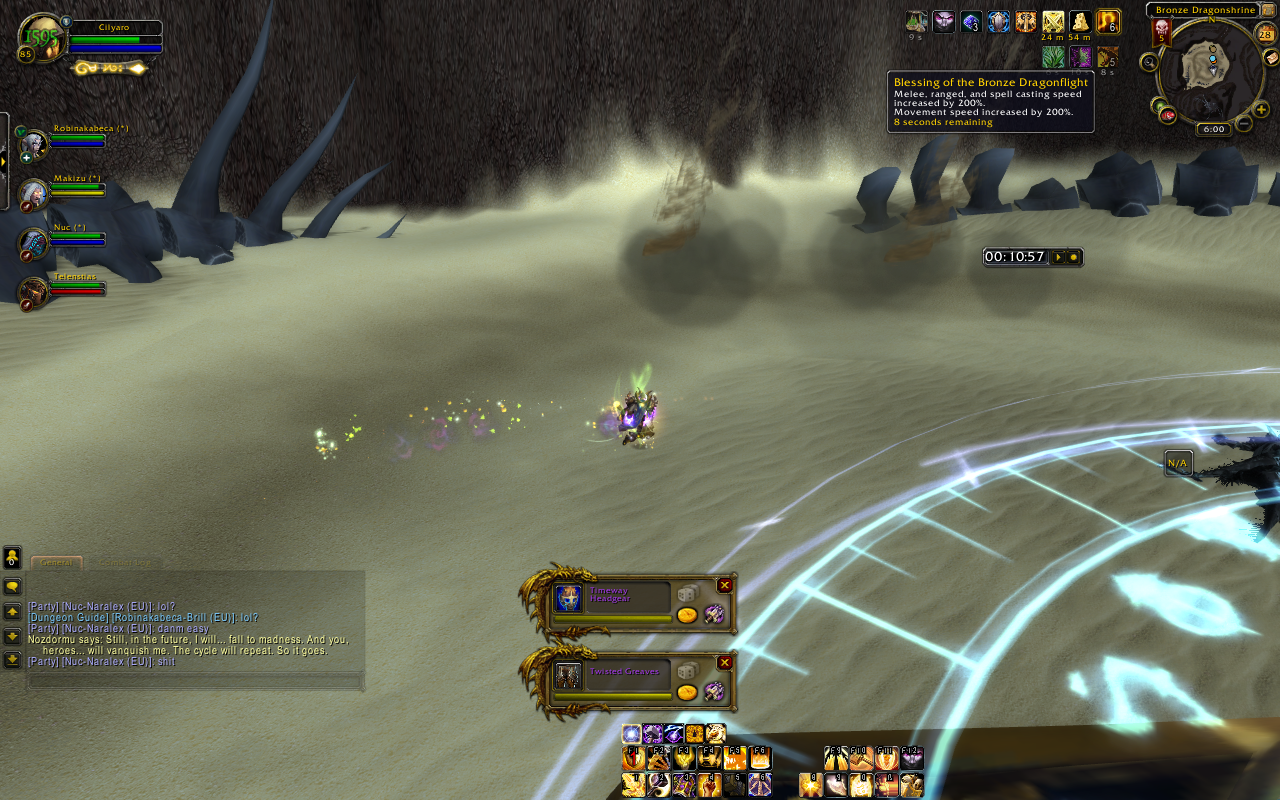Switch to the General chat tab
Image resolution: width=1280 pixels, height=800 pixels.
(x=56, y=563)
